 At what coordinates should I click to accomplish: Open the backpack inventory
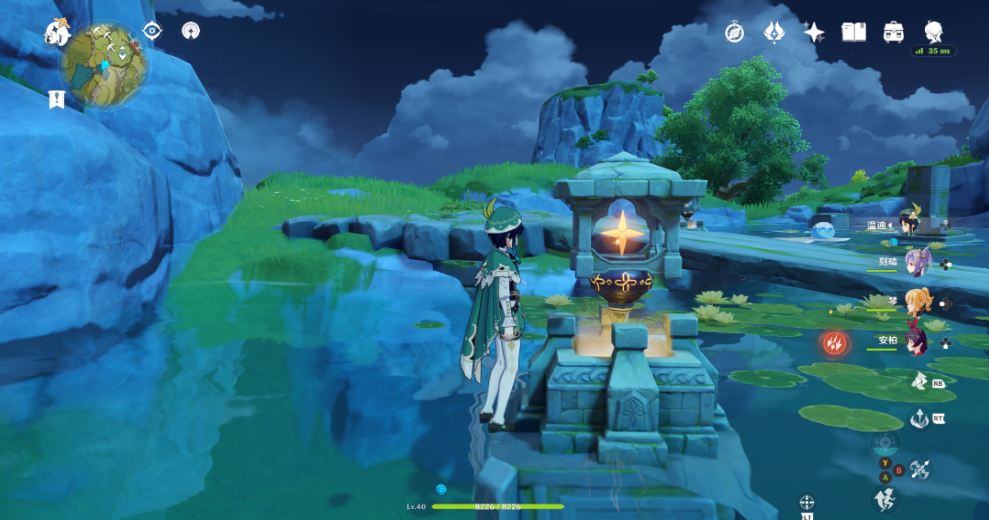pyautogui.click(x=893, y=32)
